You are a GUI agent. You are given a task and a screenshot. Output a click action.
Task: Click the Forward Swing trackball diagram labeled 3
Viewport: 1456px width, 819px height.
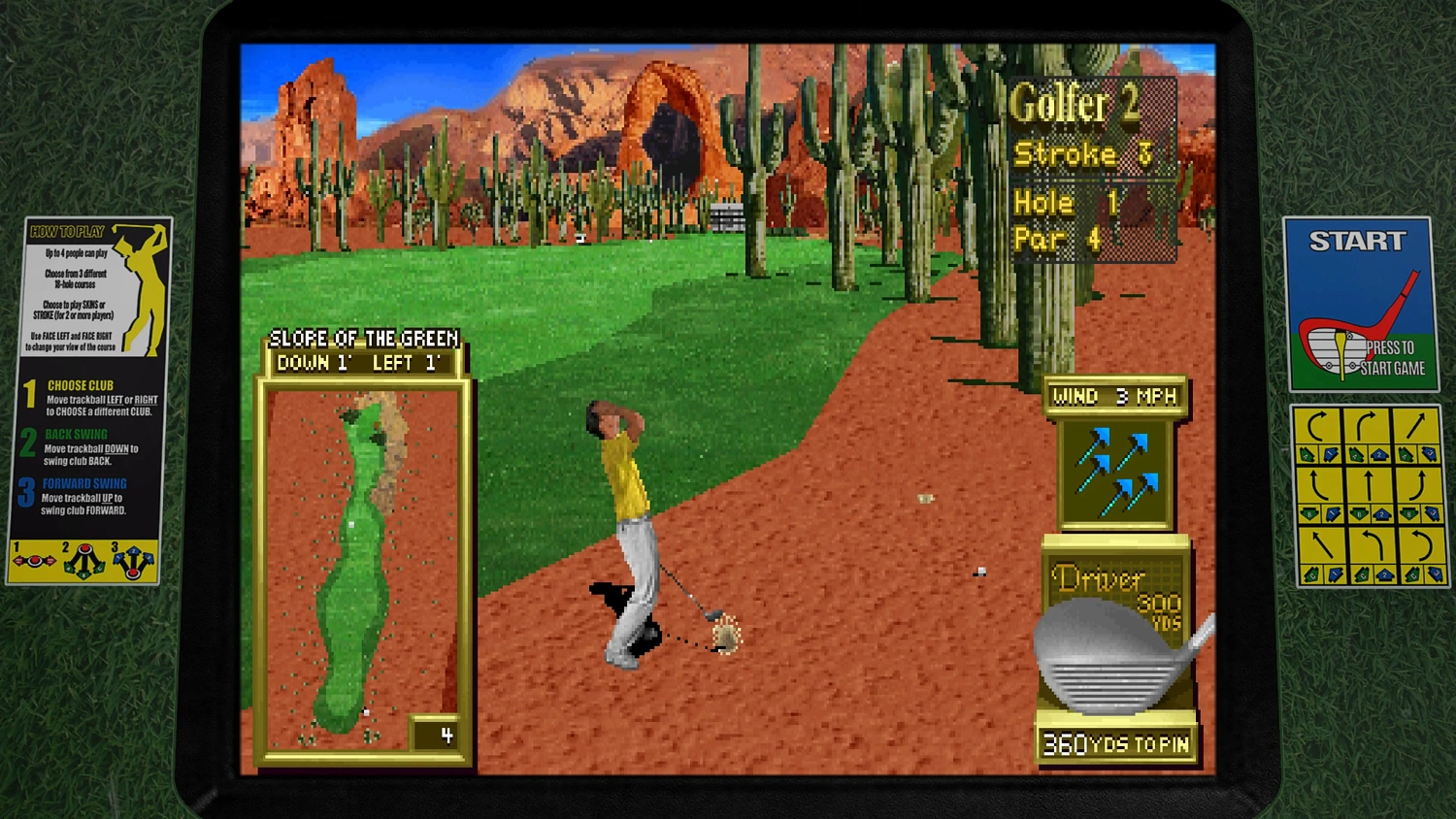(133, 561)
